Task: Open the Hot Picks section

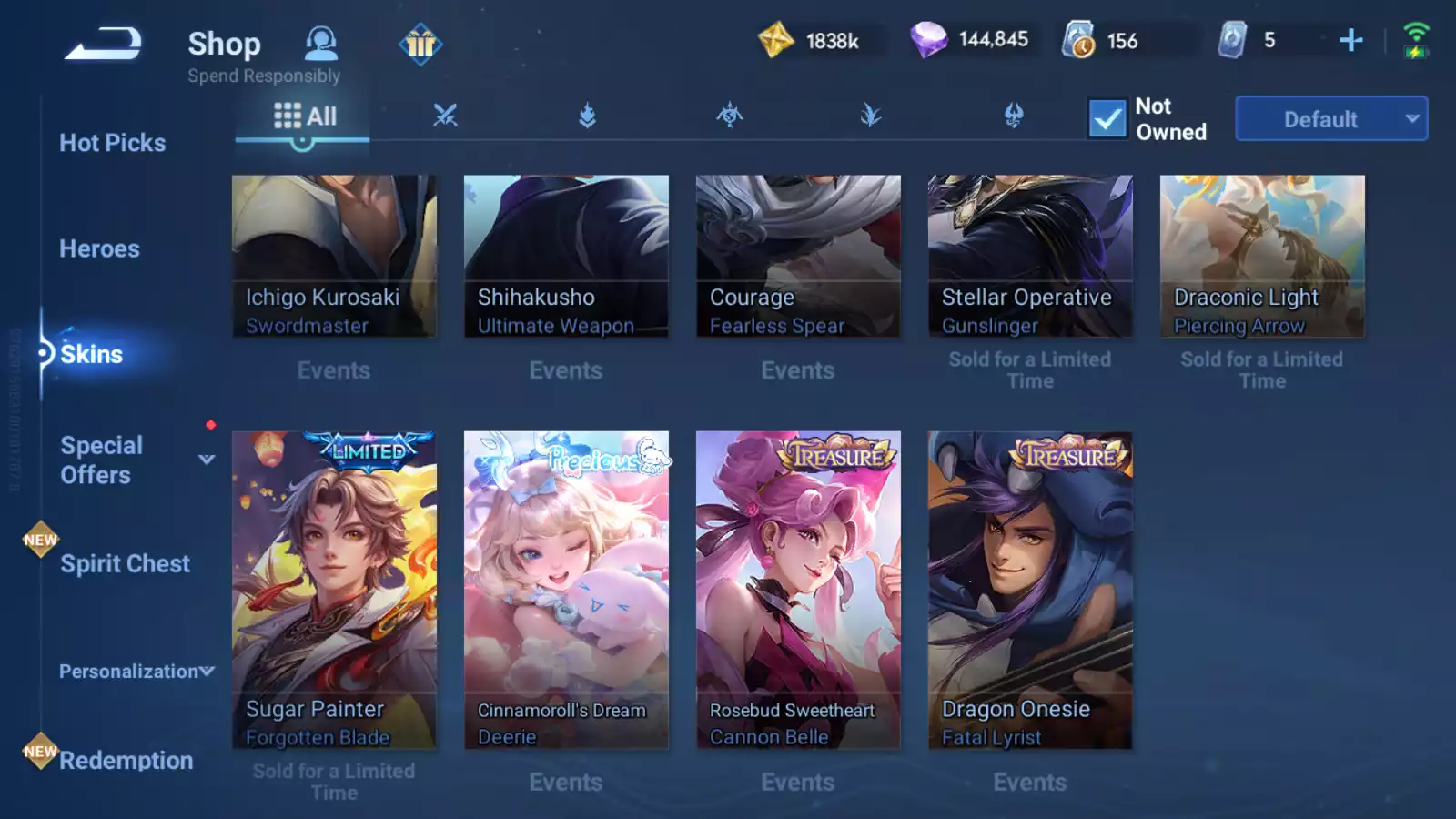Action: [x=112, y=143]
